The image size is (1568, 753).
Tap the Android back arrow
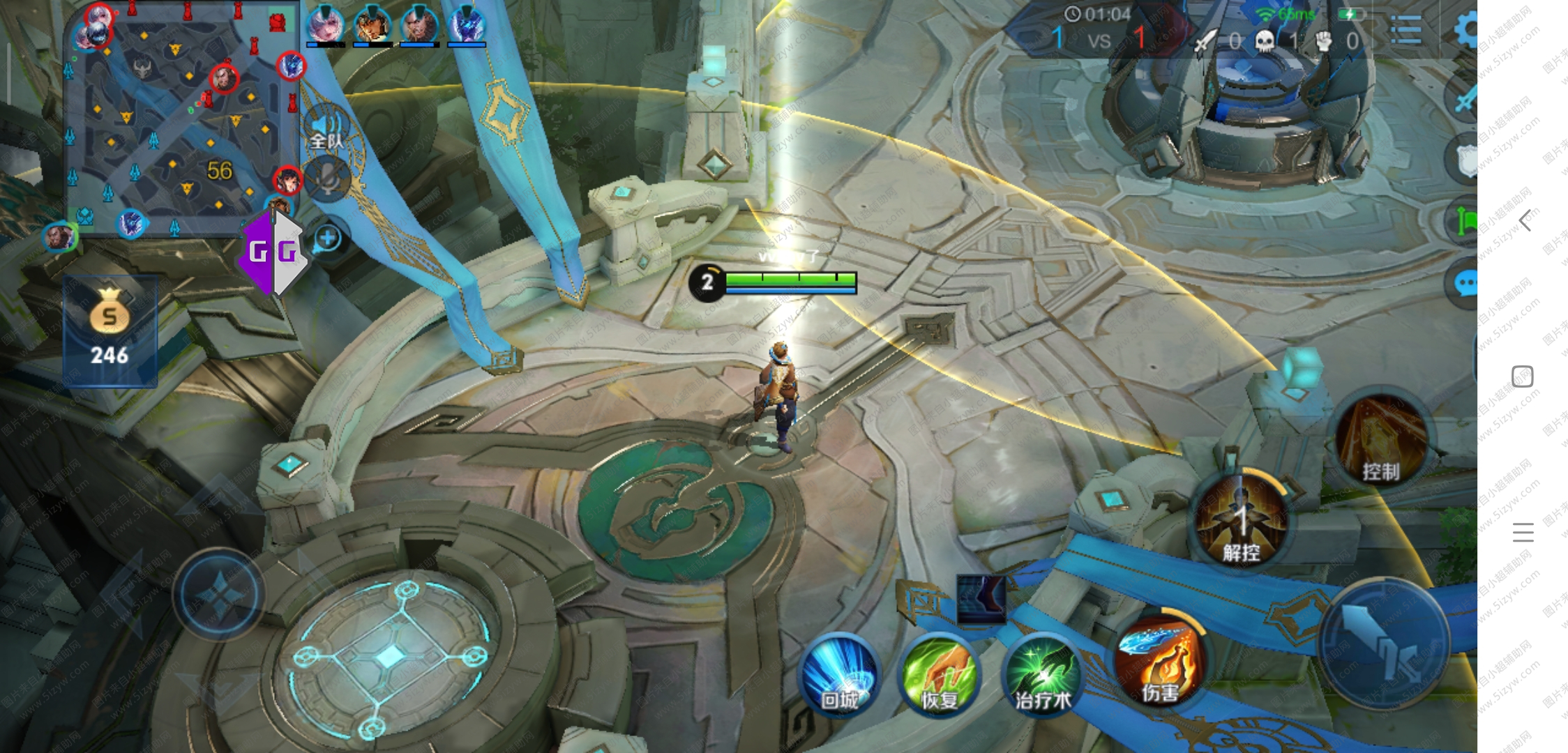(1525, 220)
